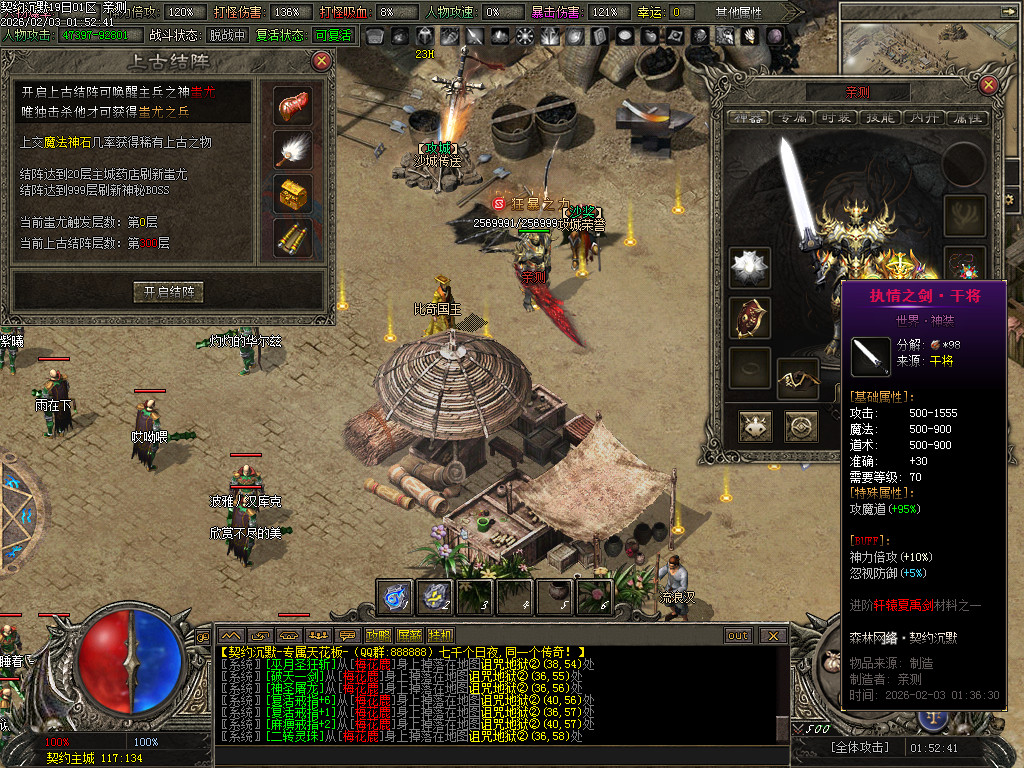Select the golden scrolls reward icon
This screenshot has width=1024, height=768.
[293, 238]
